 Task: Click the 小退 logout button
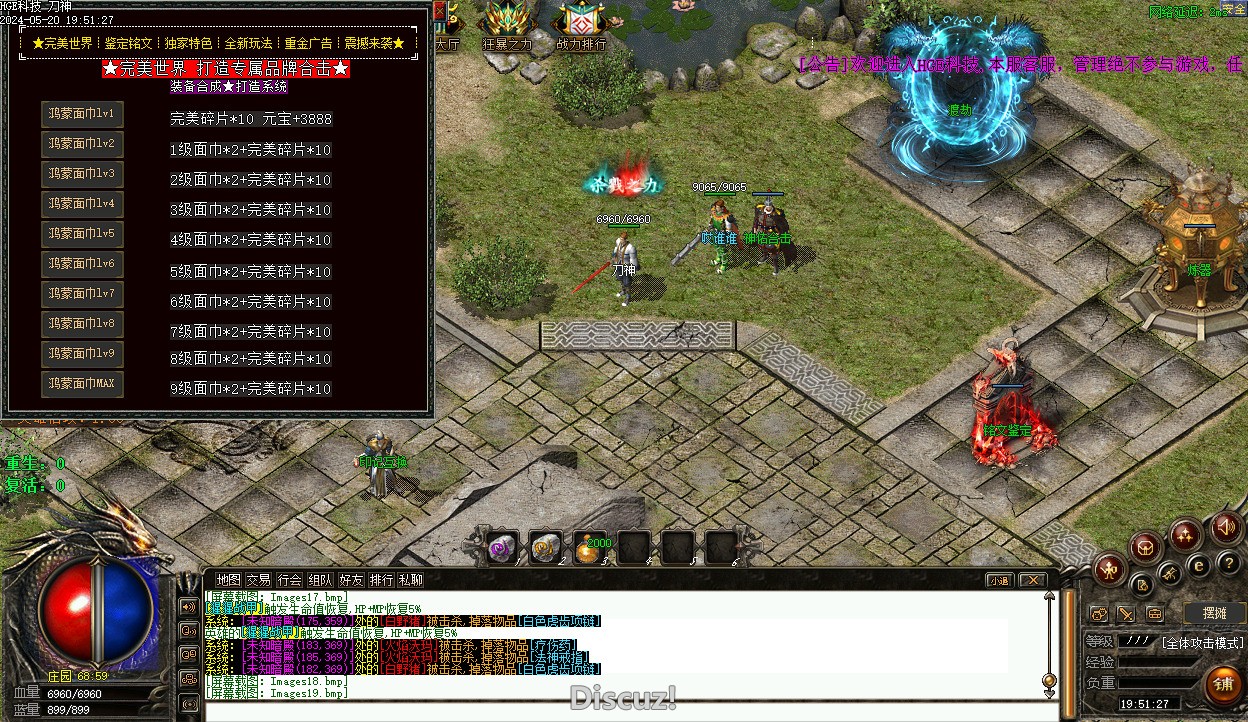pyautogui.click(x=999, y=580)
